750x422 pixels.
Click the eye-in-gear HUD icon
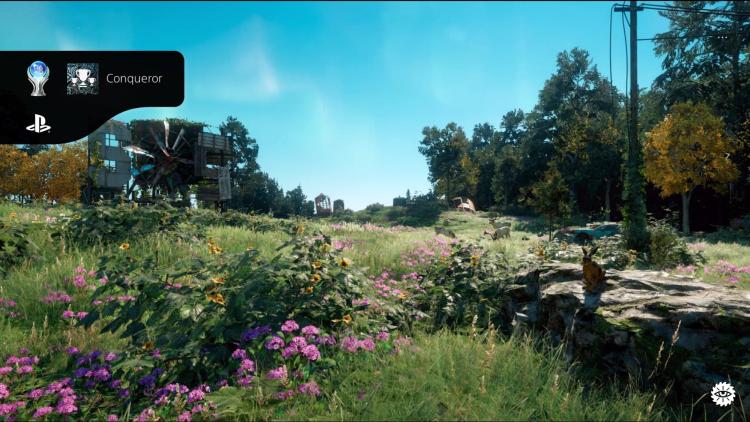721,393
